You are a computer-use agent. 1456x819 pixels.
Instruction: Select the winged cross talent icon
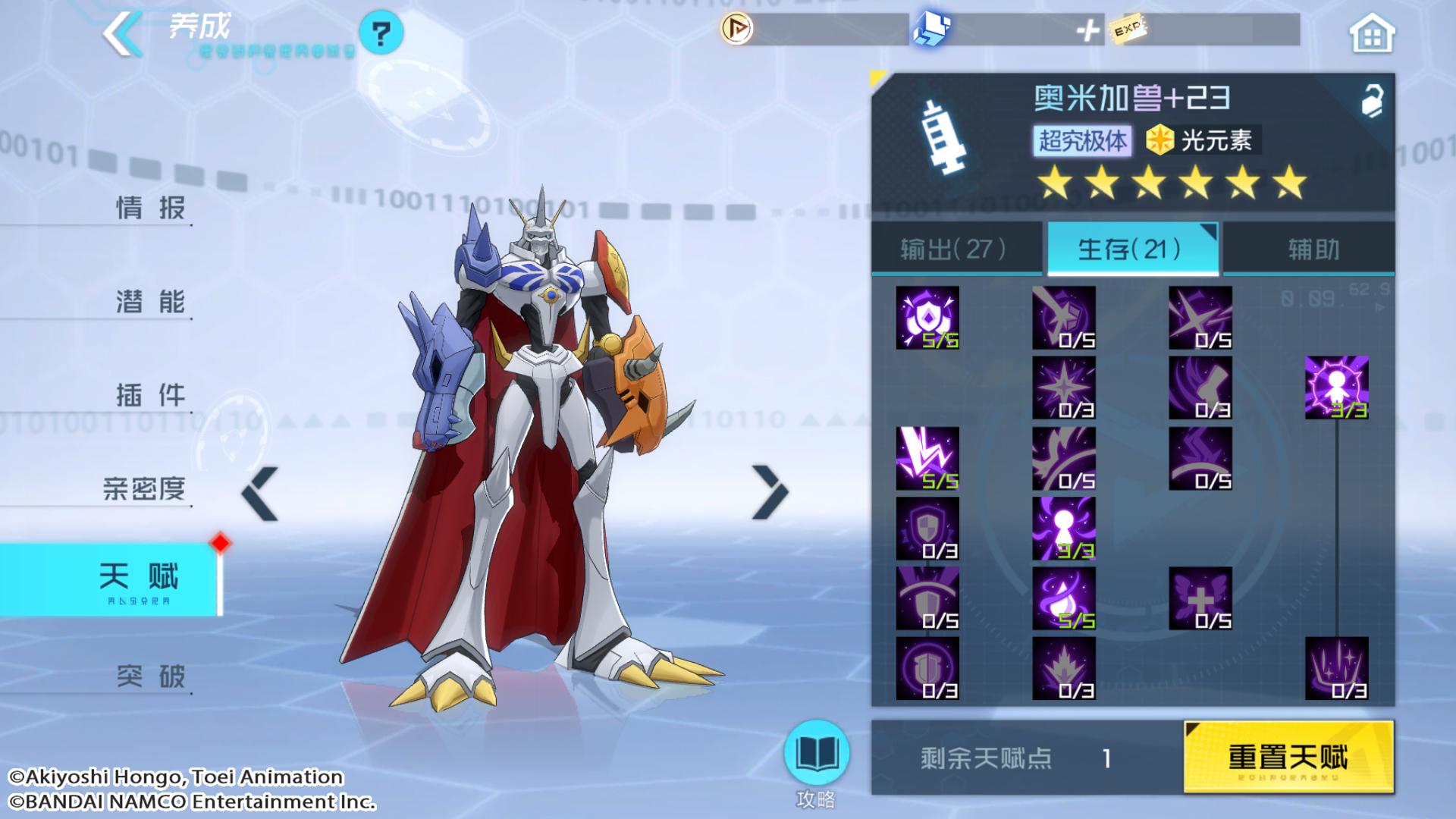[1200, 598]
